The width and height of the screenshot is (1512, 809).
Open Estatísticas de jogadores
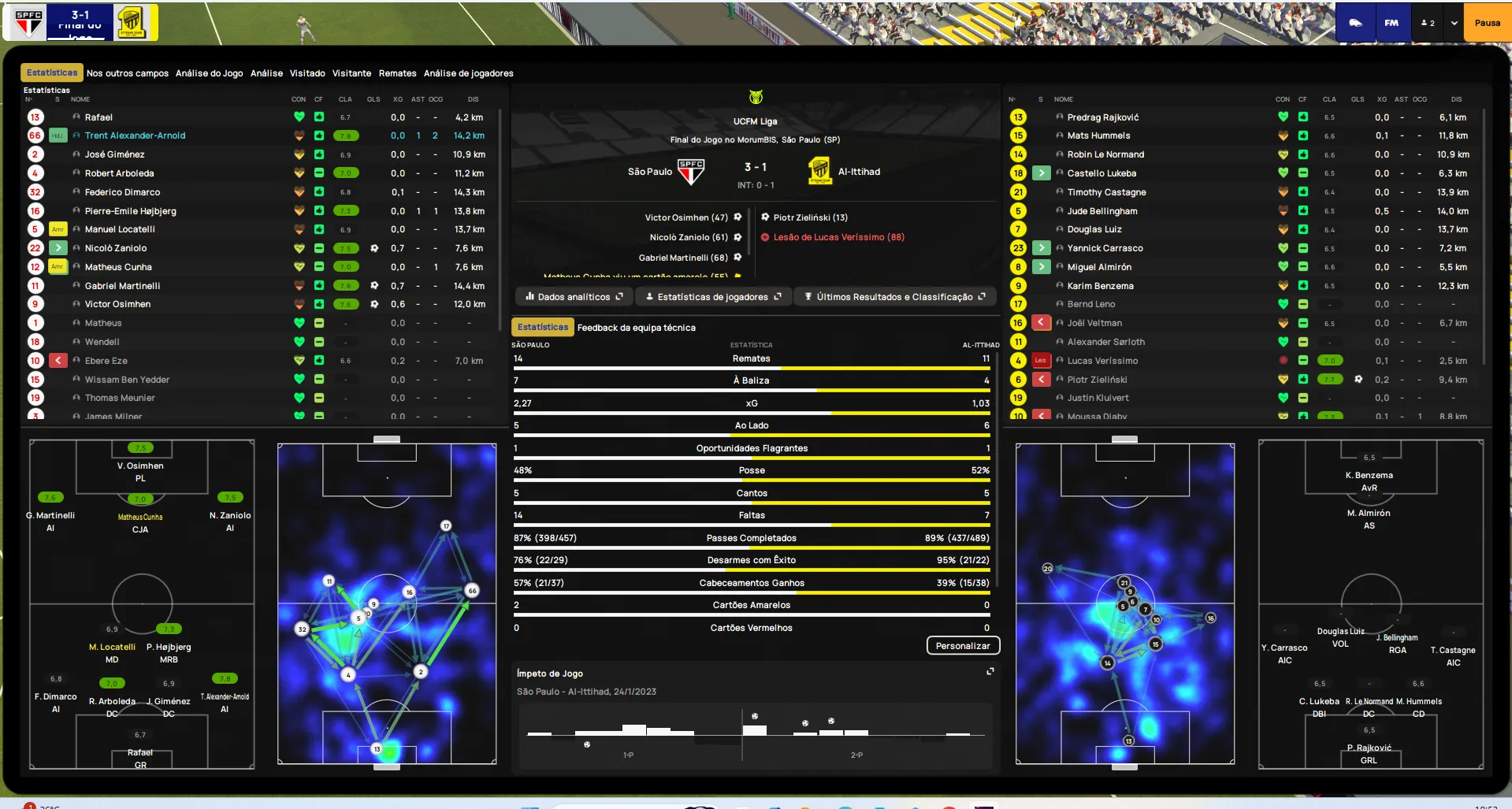(x=713, y=297)
